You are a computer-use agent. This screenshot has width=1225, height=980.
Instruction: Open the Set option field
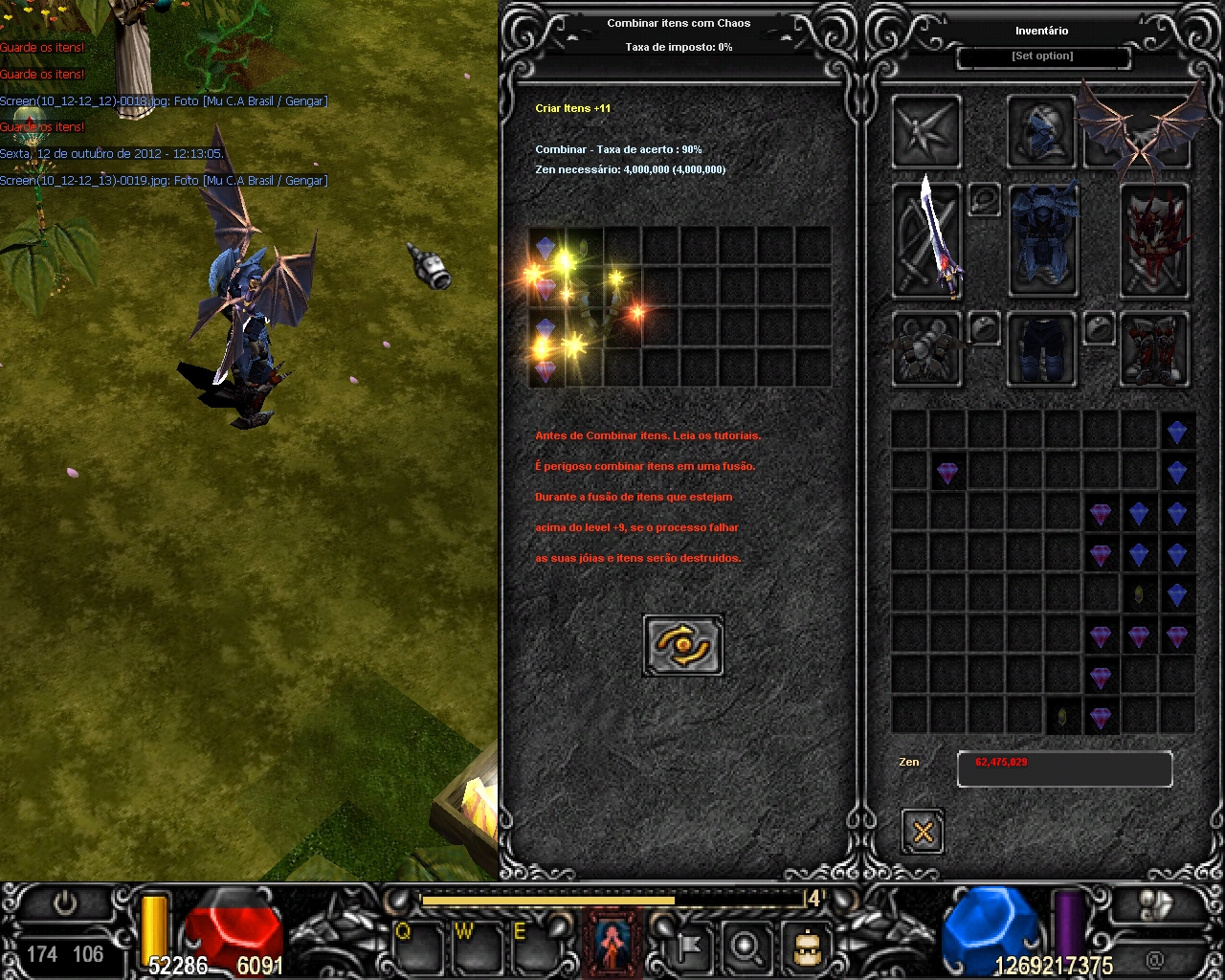[x=1043, y=57]
